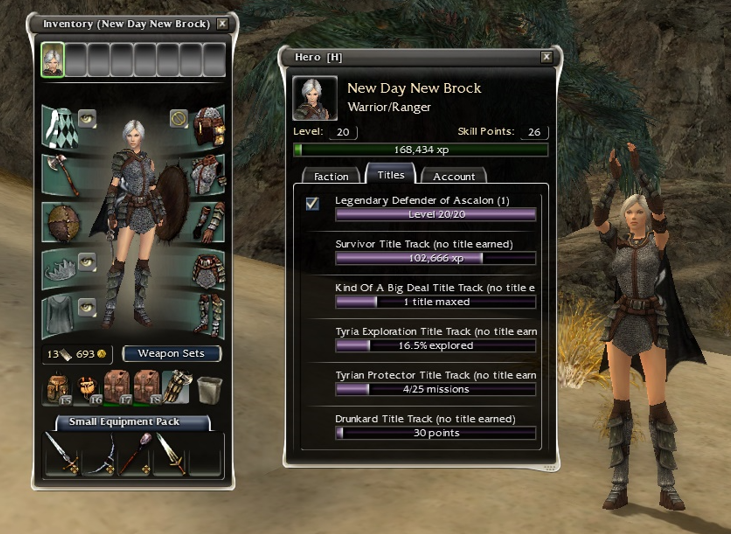
Task: Toggle the Legendary Defender of Ascalon checkbox
Action: pos(313,204)
